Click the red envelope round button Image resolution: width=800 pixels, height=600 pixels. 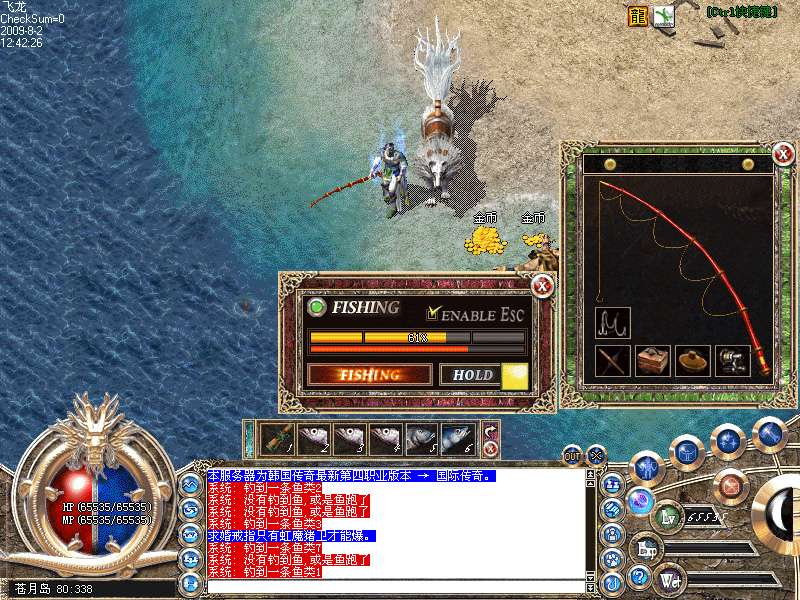[x=733, y=486]
